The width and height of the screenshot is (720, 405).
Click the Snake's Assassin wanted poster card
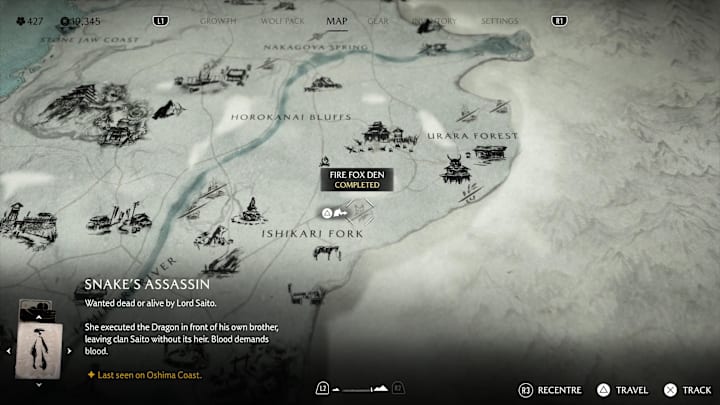40,350
